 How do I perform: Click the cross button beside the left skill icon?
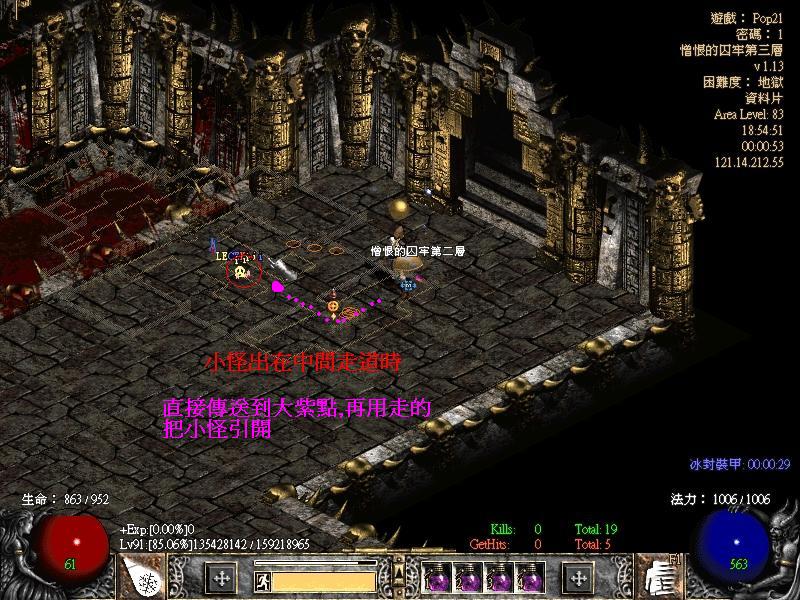coord(222,578)
